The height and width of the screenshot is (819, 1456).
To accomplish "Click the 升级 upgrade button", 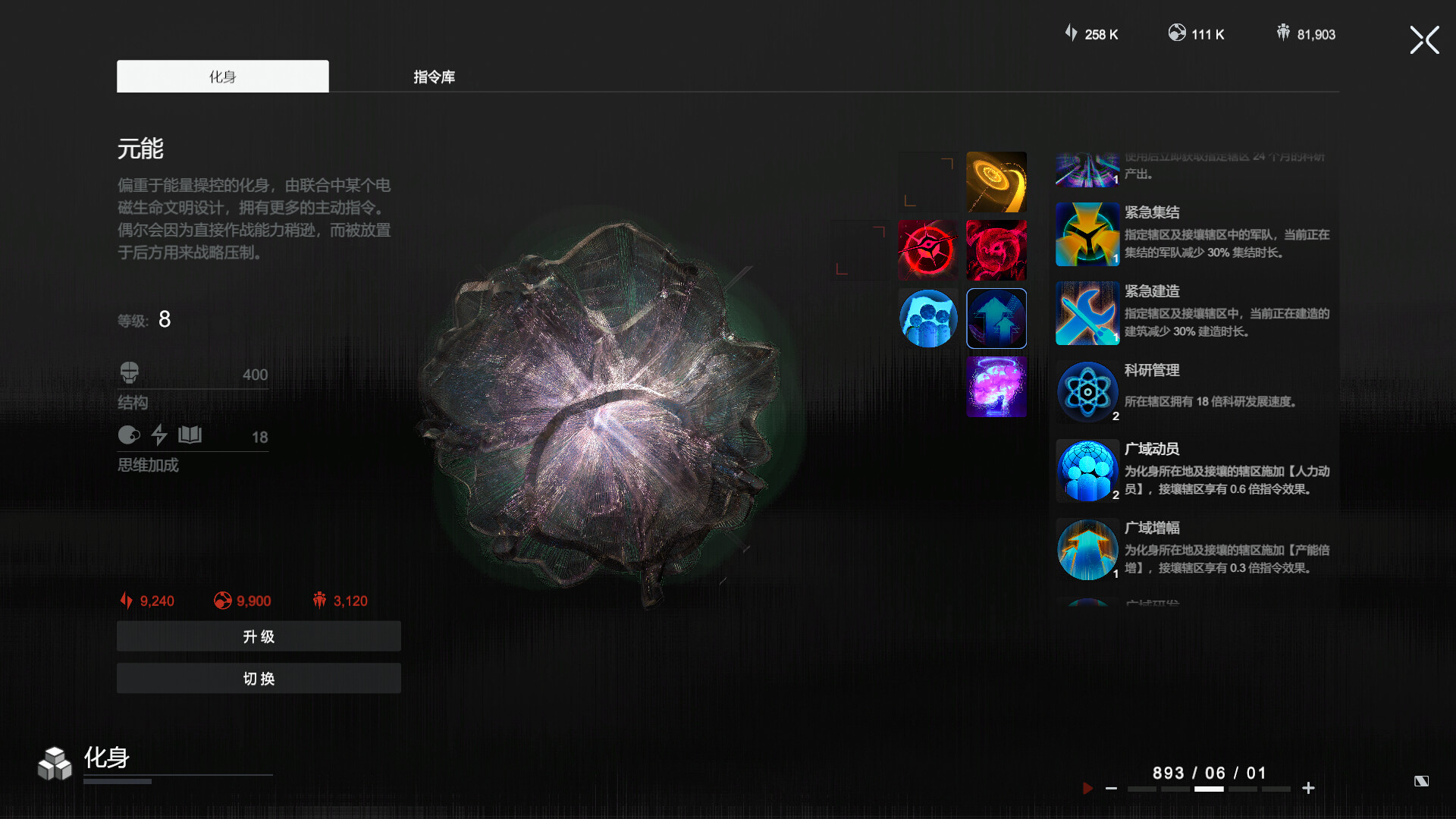I will 258,636.
